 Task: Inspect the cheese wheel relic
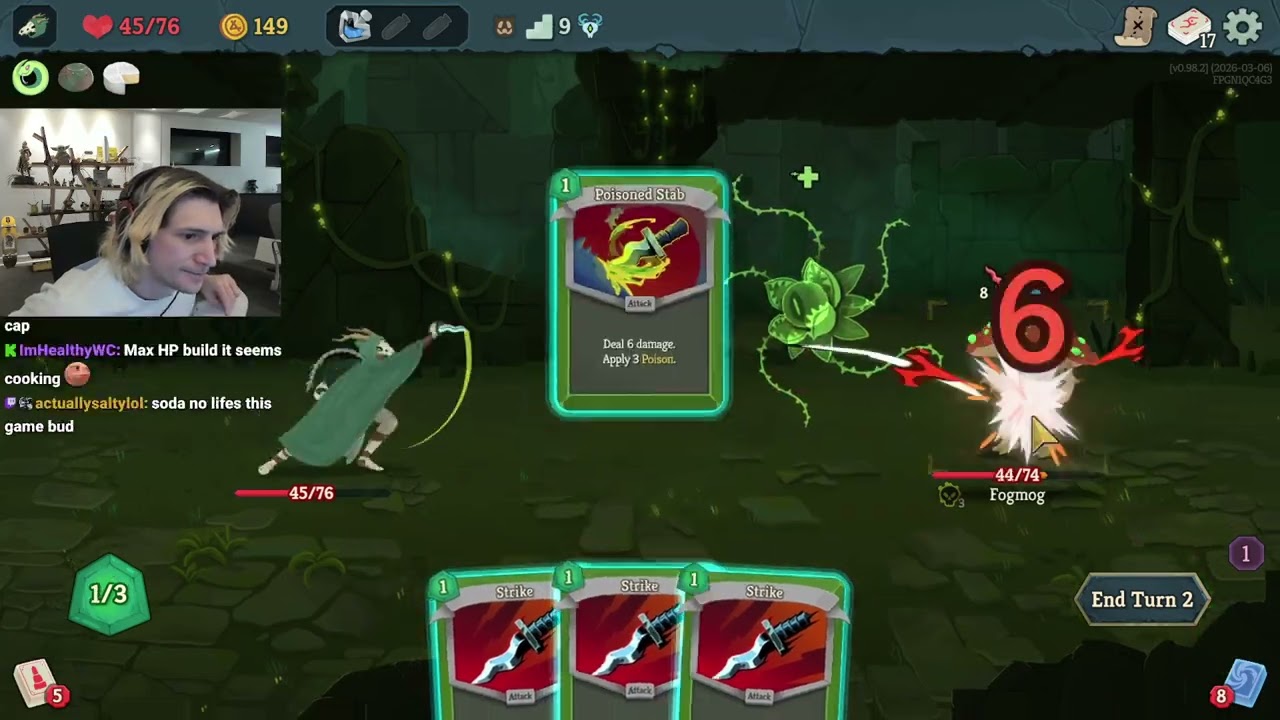(x=121, y=77)
